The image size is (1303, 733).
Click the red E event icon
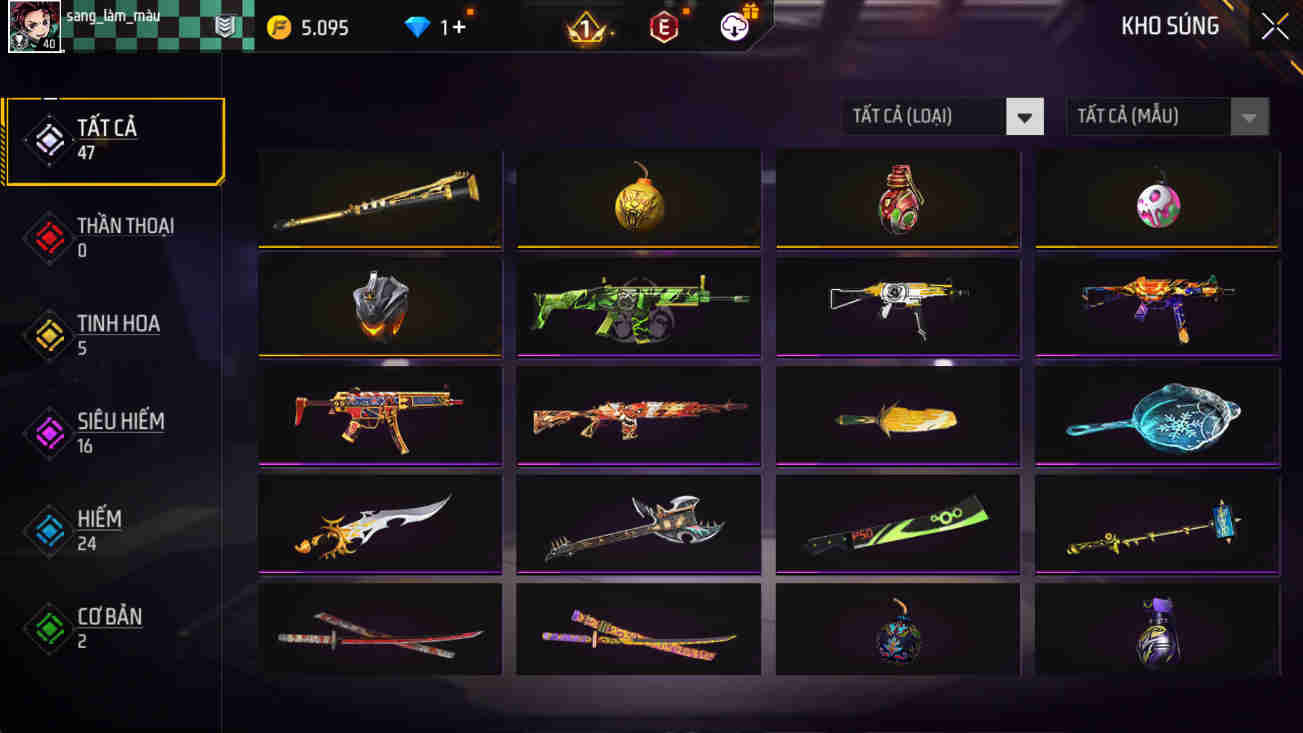tap(665, 26)
